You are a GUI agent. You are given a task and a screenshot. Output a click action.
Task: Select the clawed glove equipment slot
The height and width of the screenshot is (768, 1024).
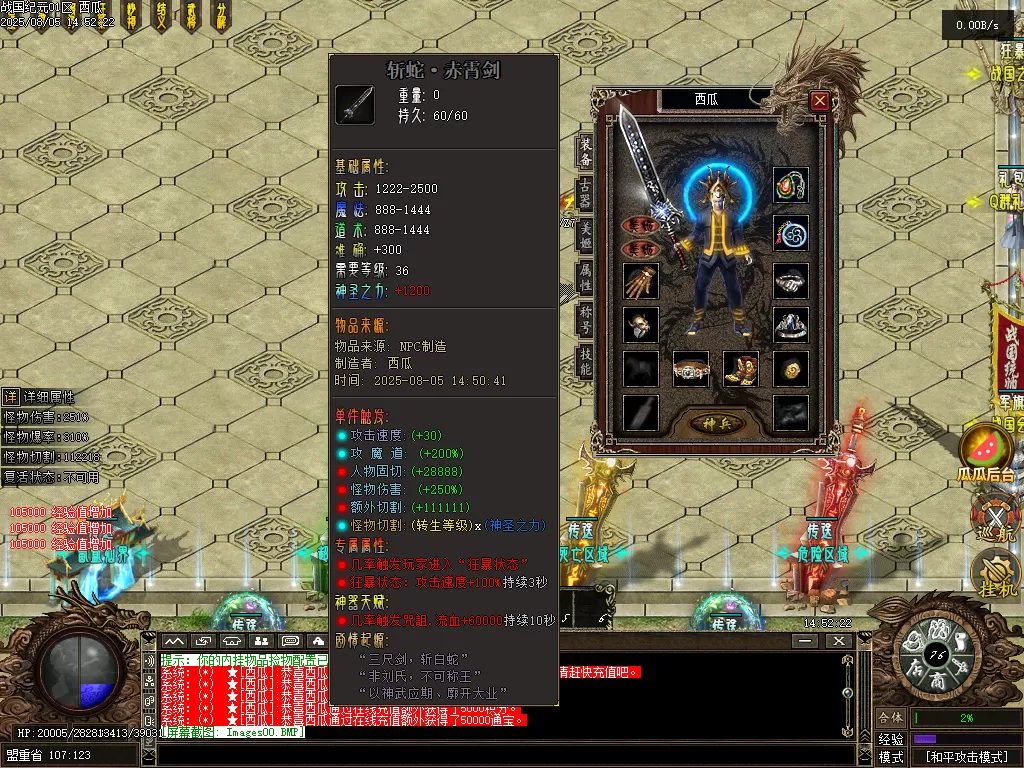pyautogui.click(x=641, y=281)
